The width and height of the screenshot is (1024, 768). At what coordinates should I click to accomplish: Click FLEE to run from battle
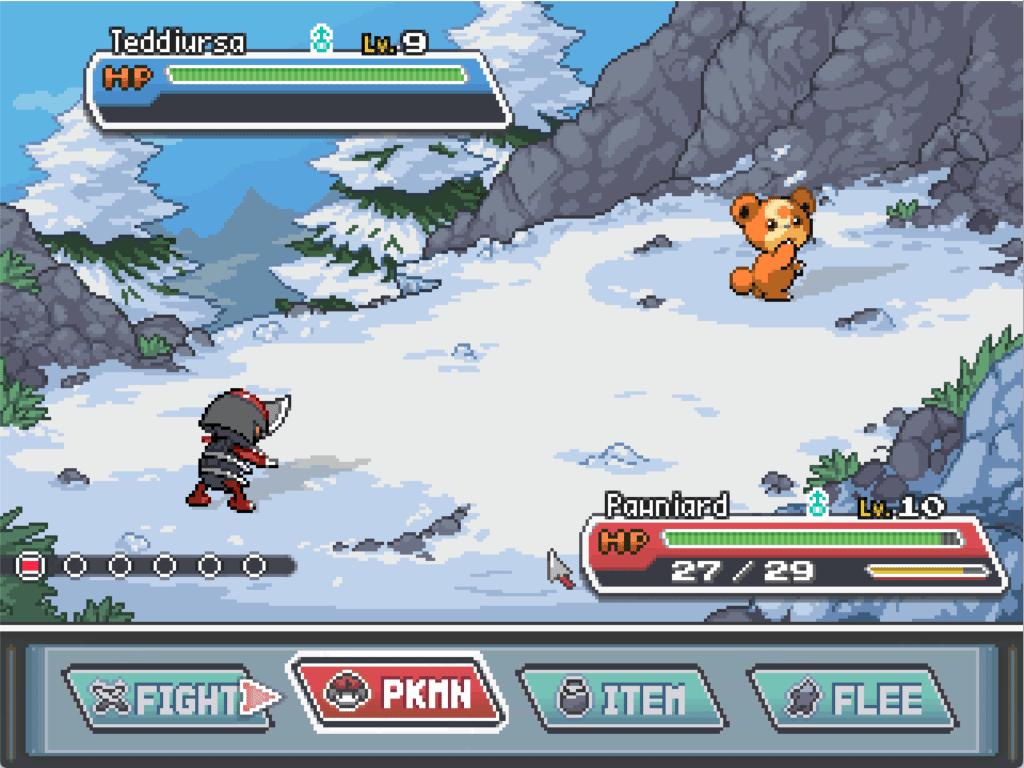852,698
